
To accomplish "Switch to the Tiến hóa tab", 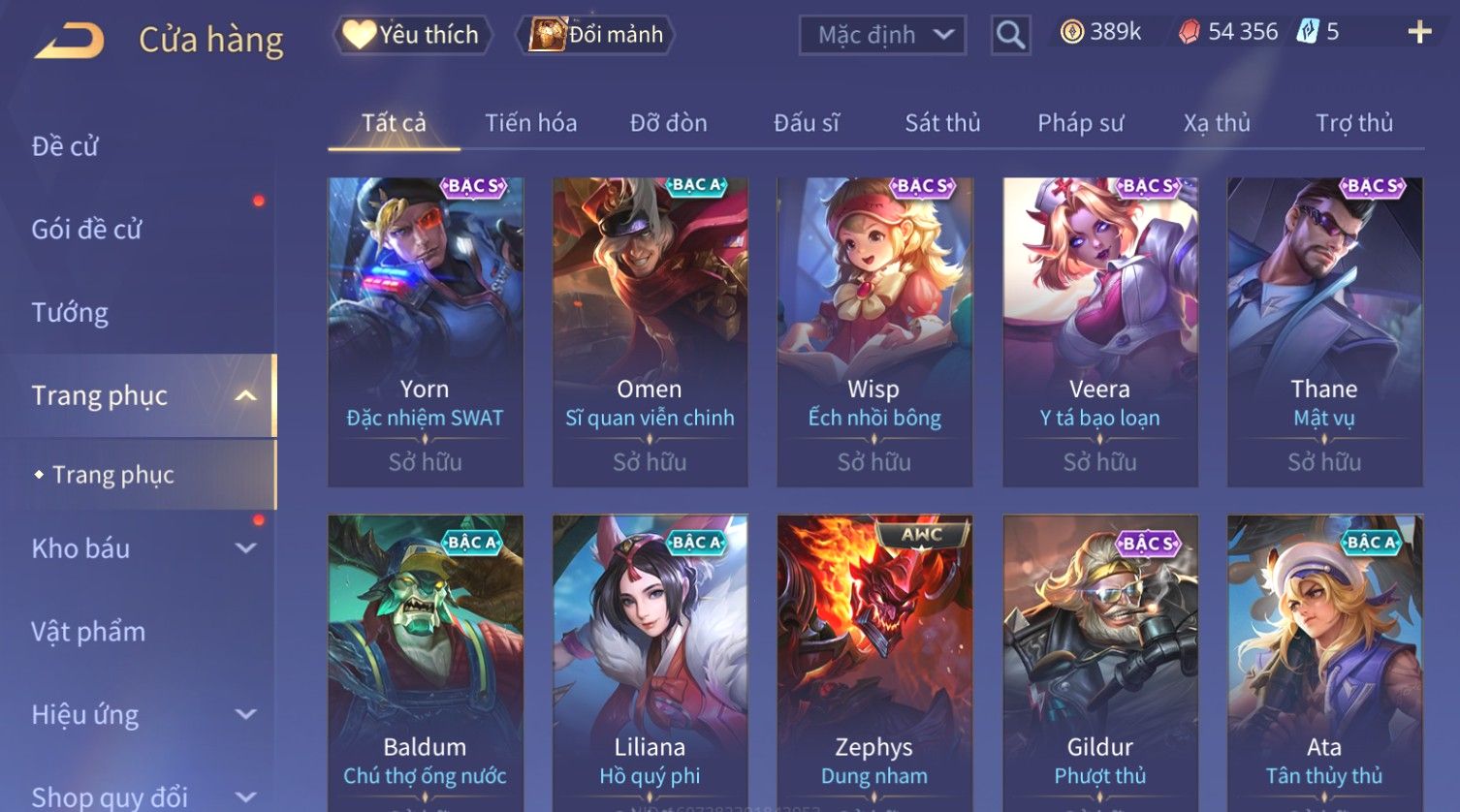I will tap(530, 123).
